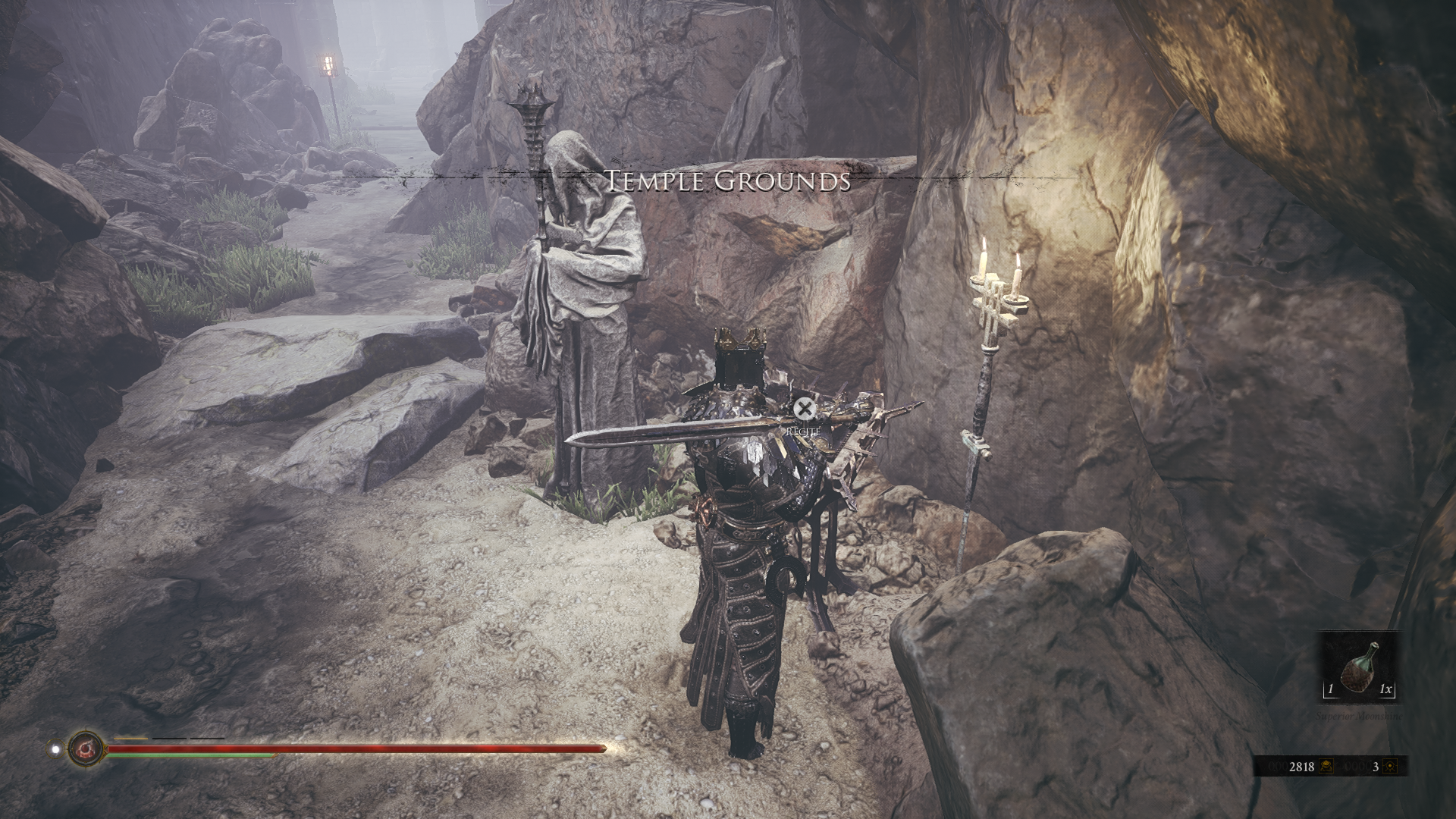Click the glimpse currency icon
The image size is (1456, 819).
(x=1390, y=767)
